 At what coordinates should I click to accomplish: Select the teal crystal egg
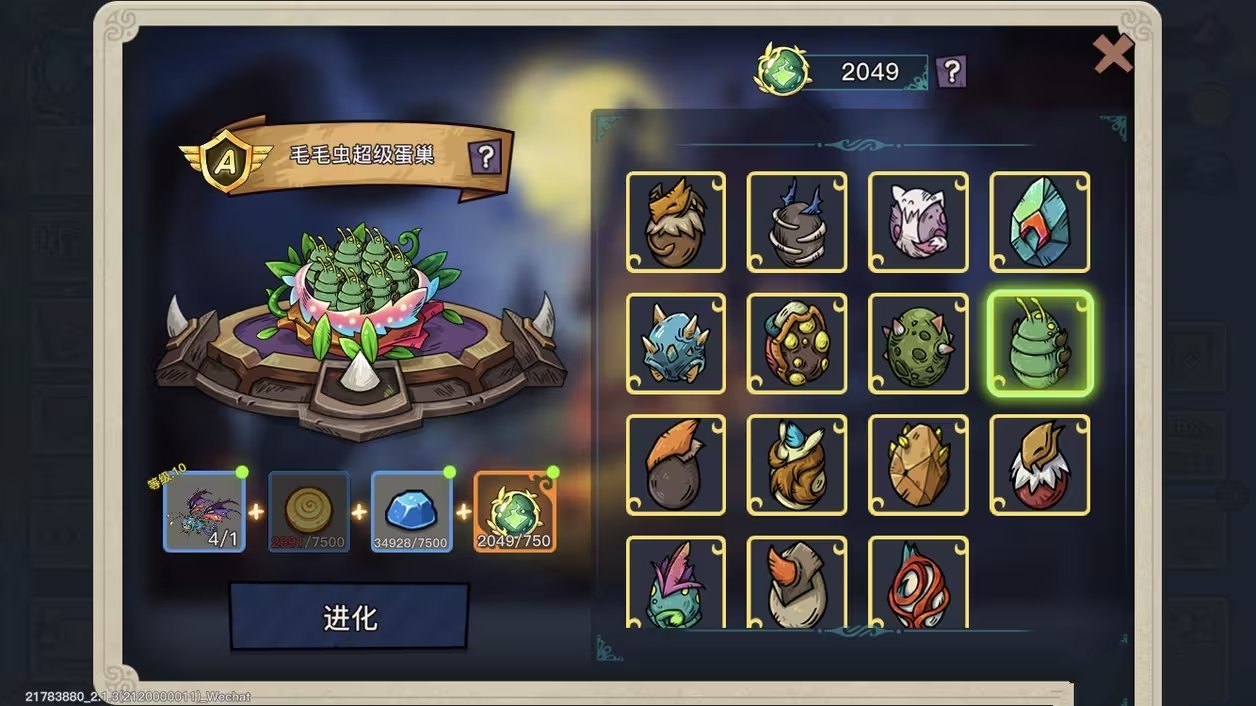pos(1039,222)
